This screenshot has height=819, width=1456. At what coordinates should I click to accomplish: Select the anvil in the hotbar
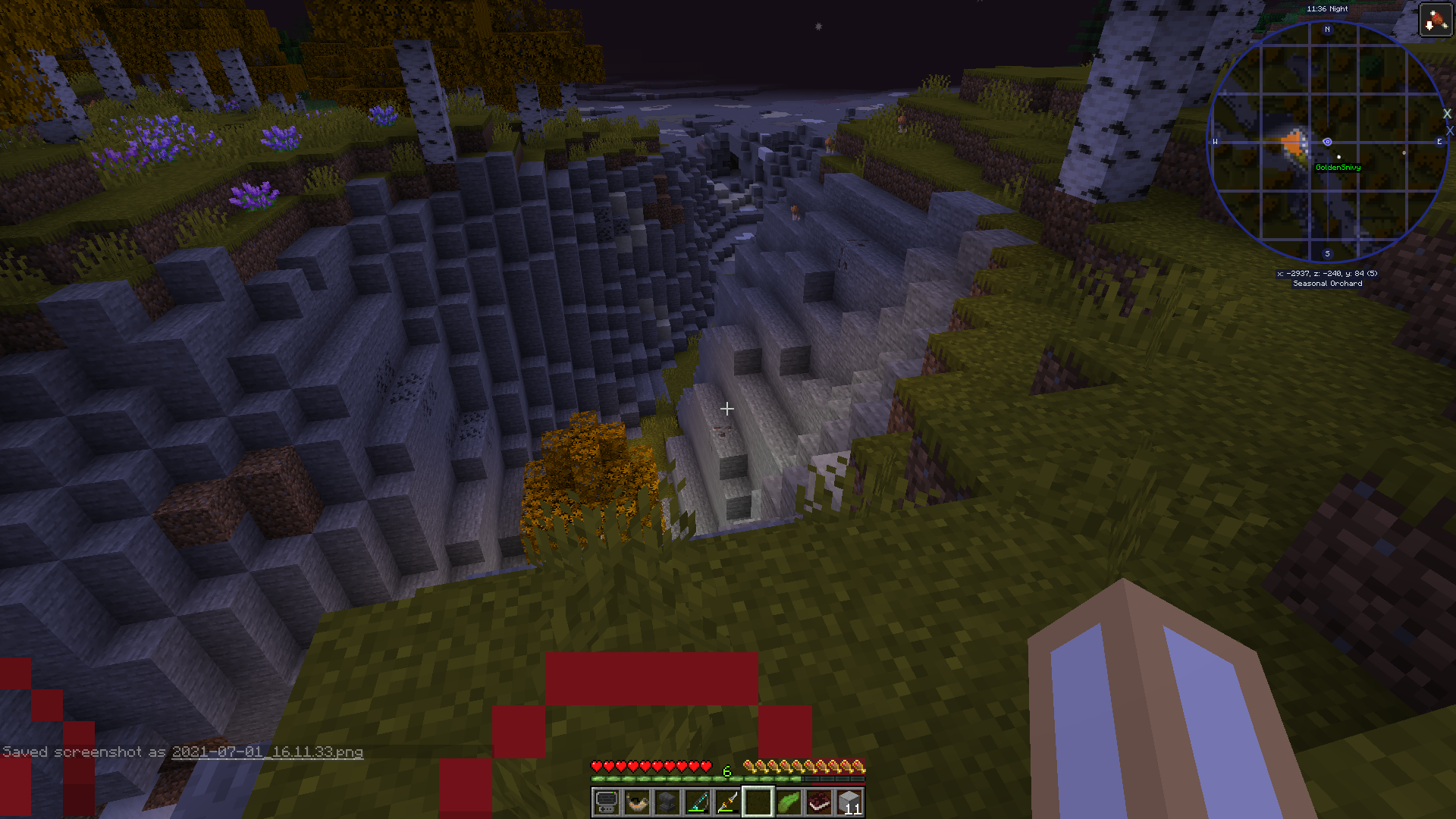[666, 802]
